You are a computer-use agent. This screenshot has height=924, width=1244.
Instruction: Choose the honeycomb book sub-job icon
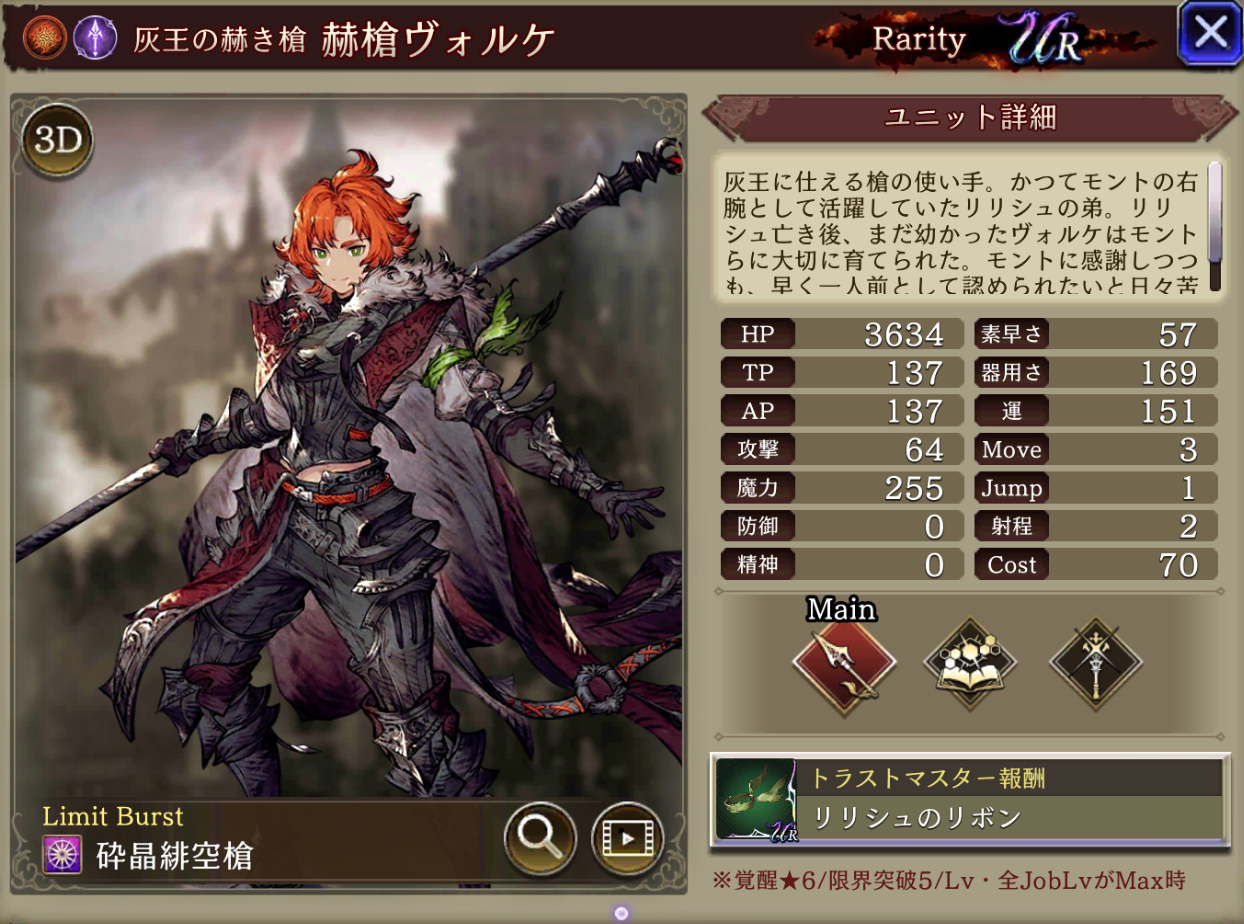[x=969, y=663]
